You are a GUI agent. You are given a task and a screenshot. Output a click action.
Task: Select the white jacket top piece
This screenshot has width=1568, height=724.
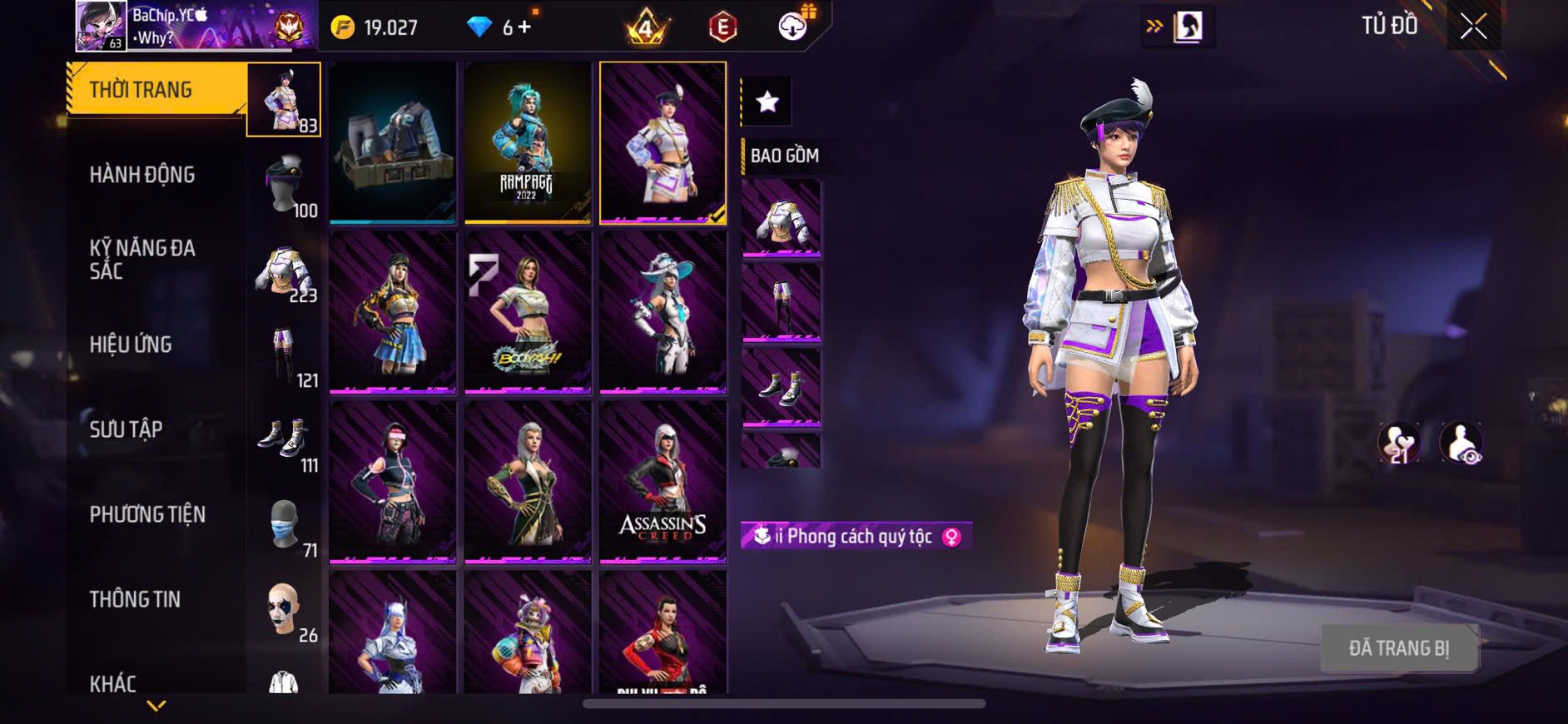781,218
